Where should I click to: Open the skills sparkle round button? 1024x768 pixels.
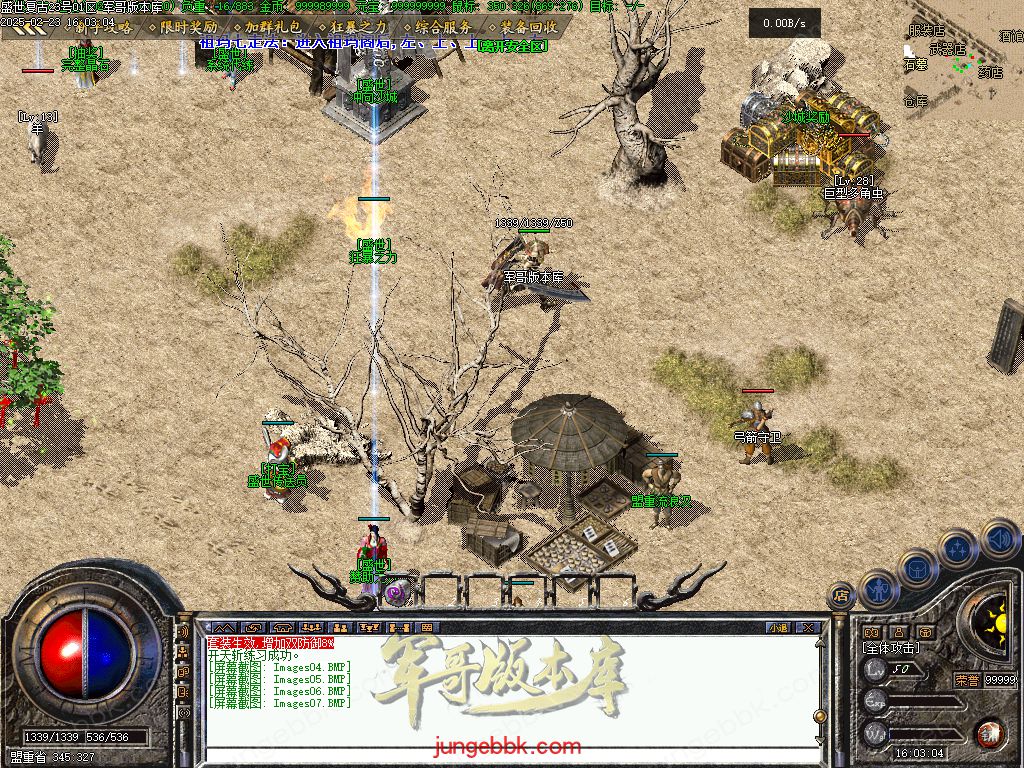(958, 549)
